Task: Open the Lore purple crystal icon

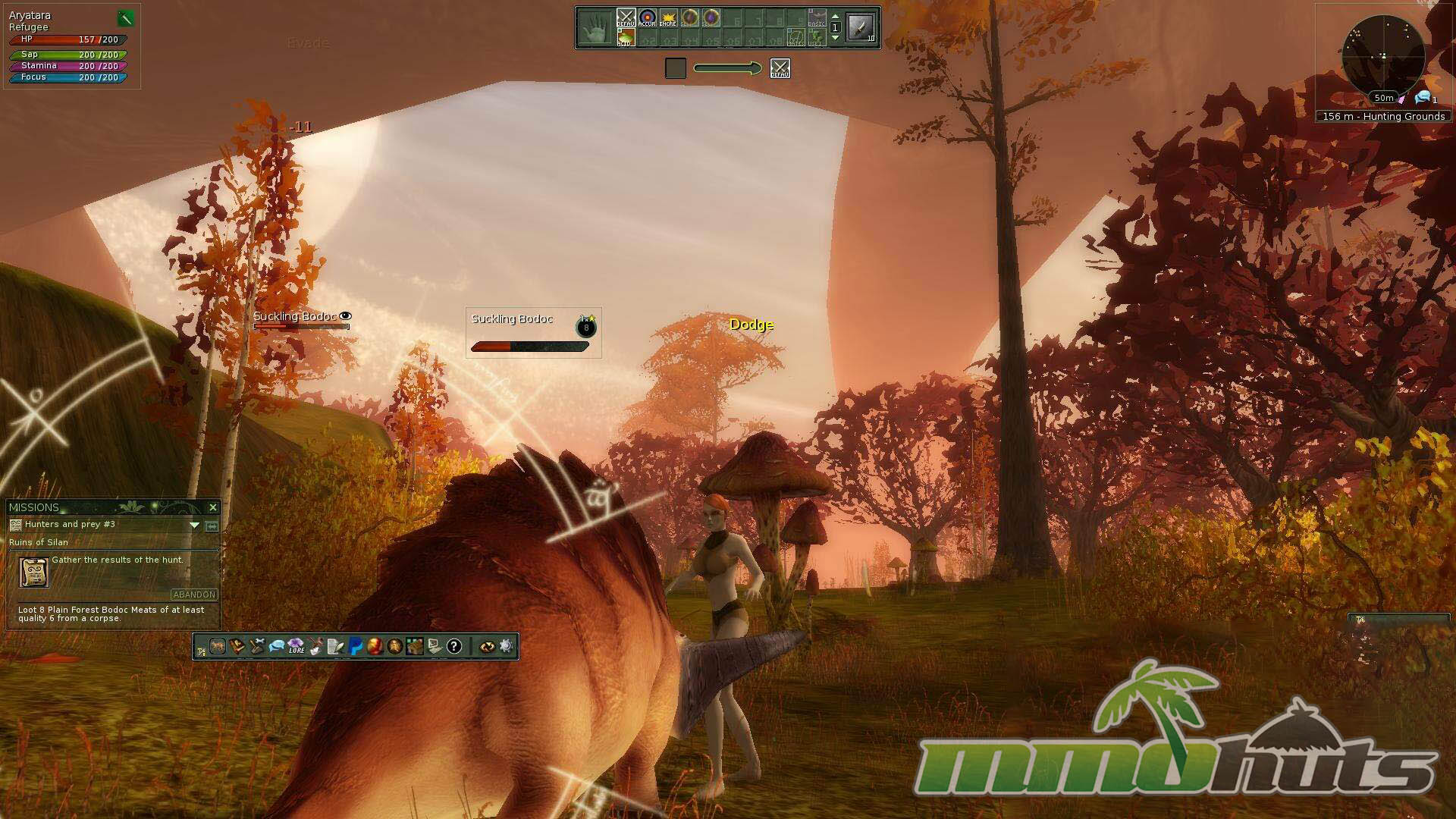Action: click(x=296, y=646)
